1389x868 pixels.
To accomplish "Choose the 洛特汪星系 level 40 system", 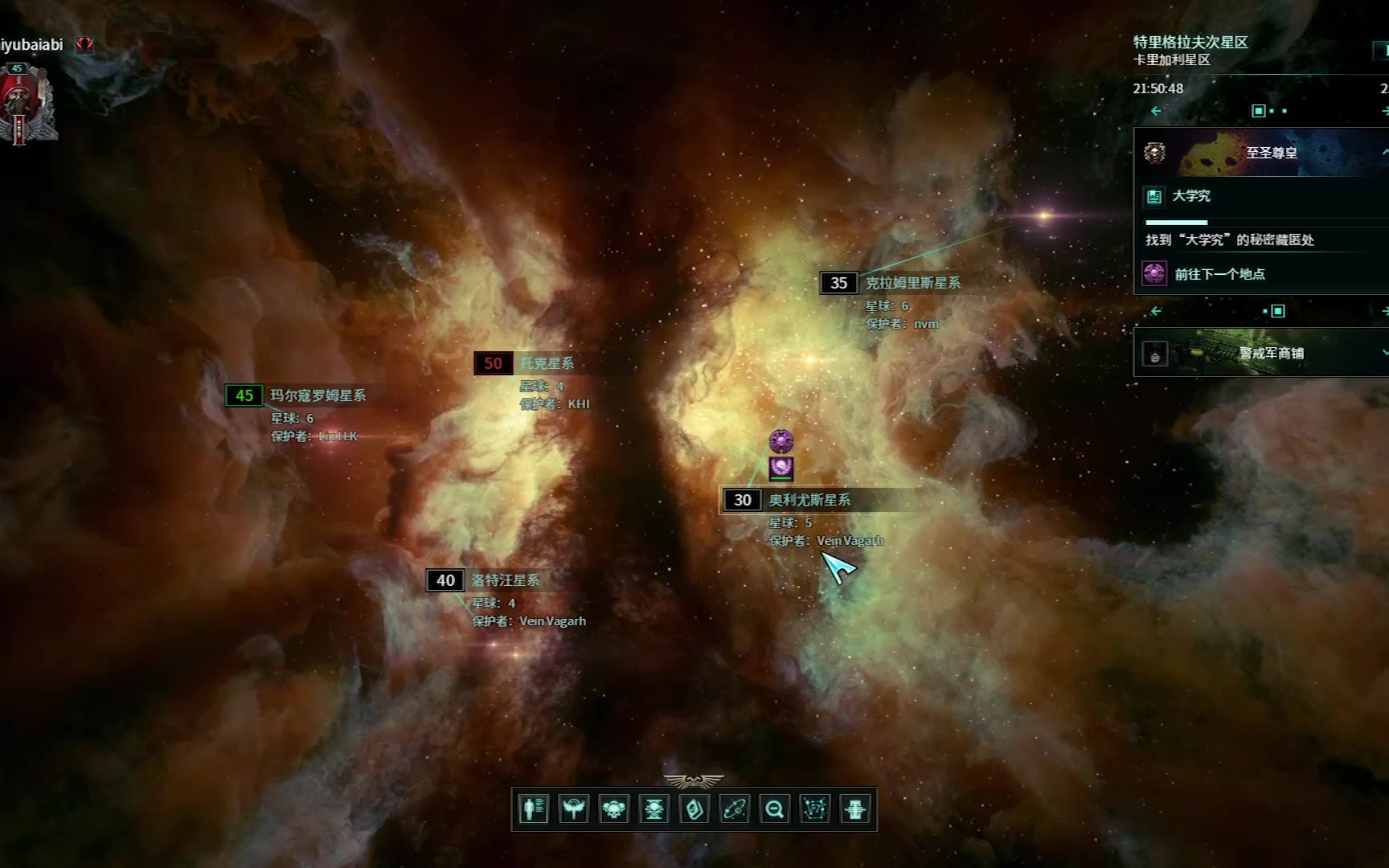I will [x=505, y=580].
